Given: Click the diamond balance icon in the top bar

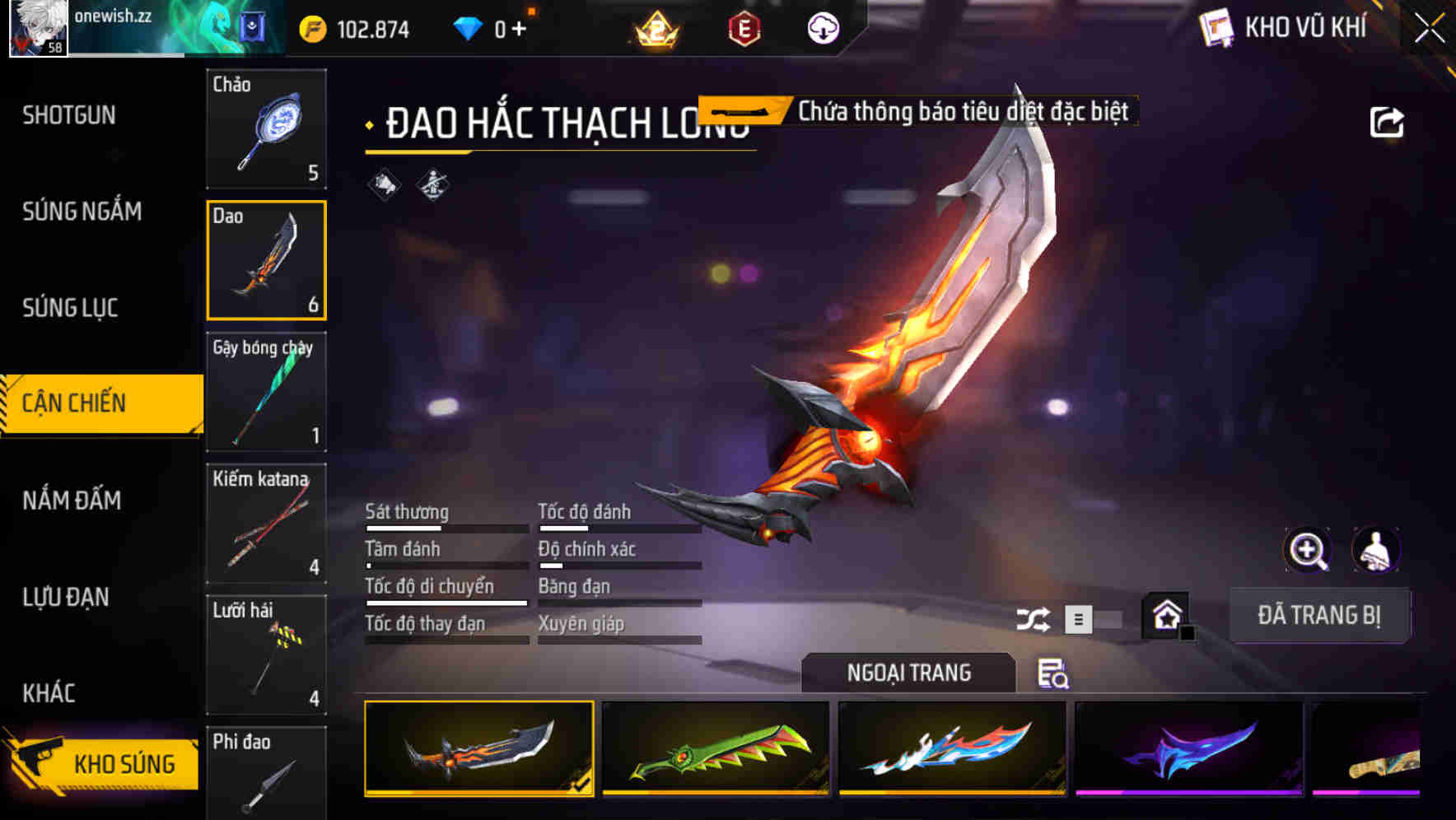Looking at the screenshot, I should coord(469,27).
